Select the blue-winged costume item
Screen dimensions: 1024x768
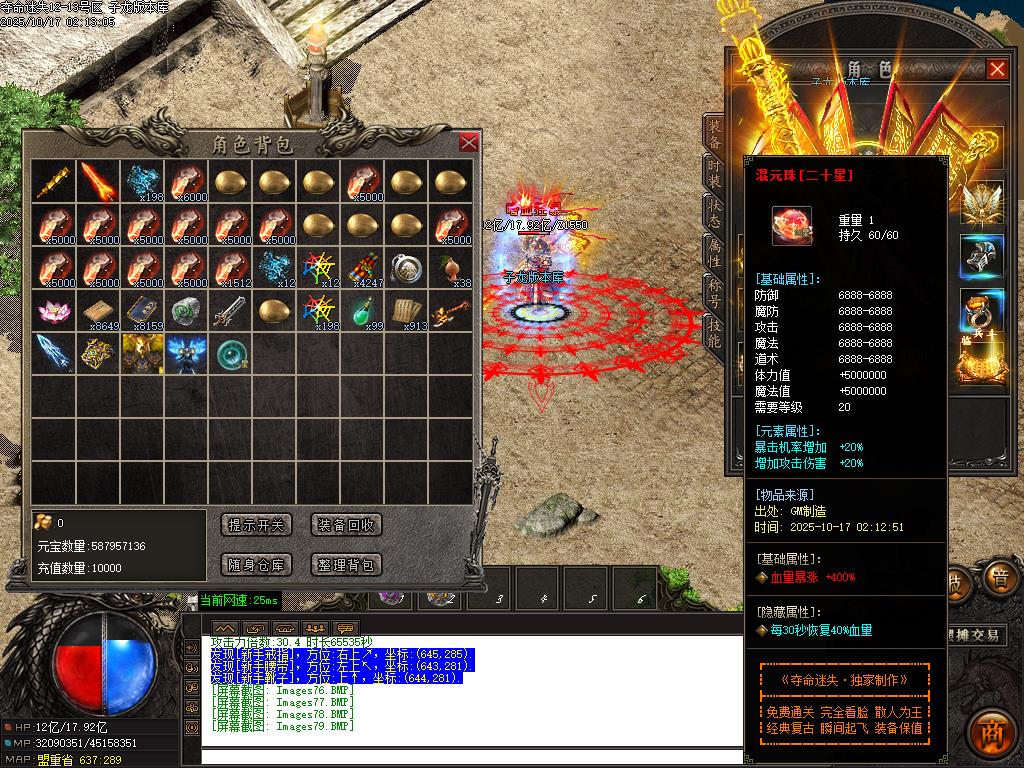[186, 353]
